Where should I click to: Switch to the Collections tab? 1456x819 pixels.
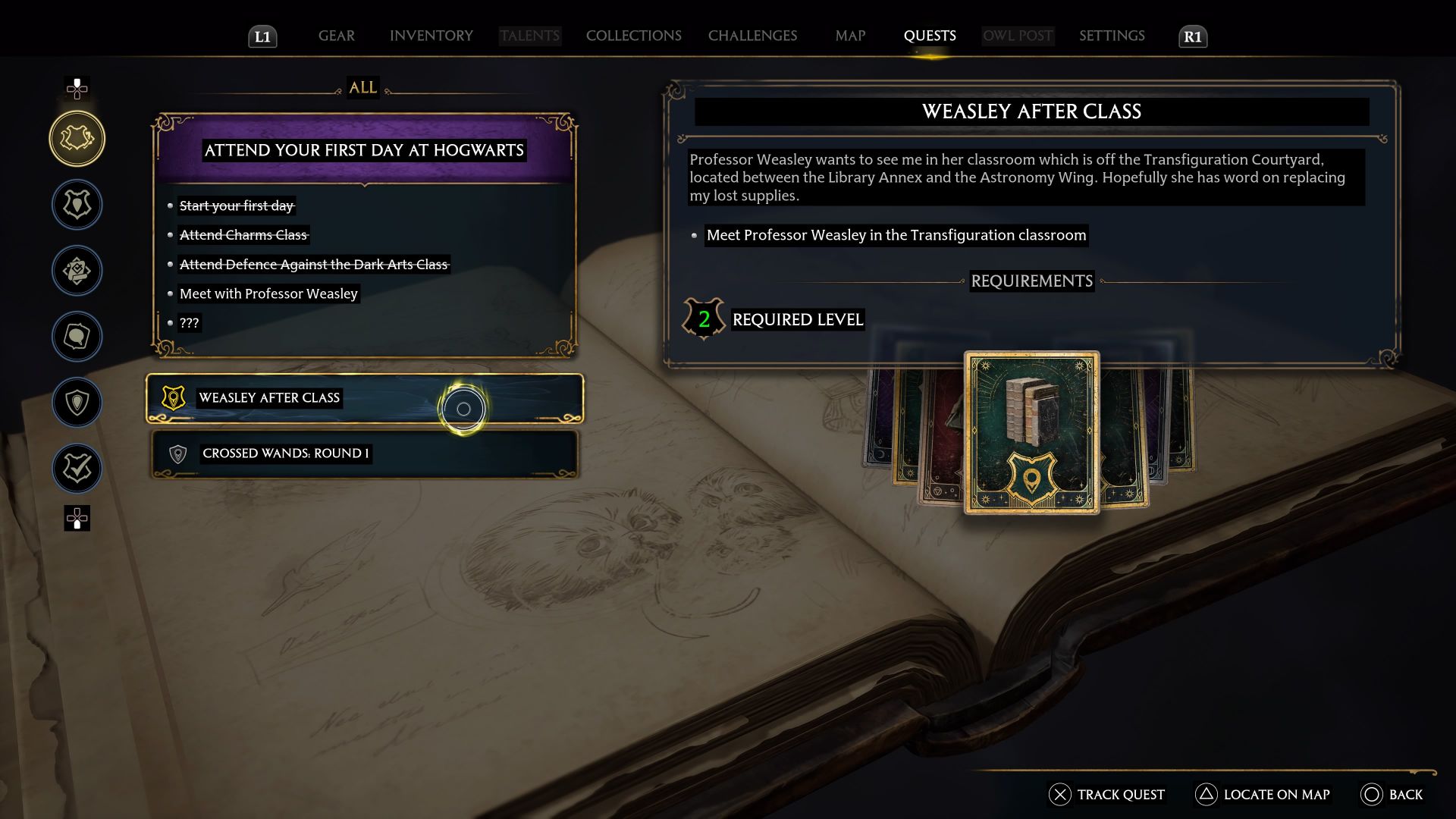coord(633,35)
